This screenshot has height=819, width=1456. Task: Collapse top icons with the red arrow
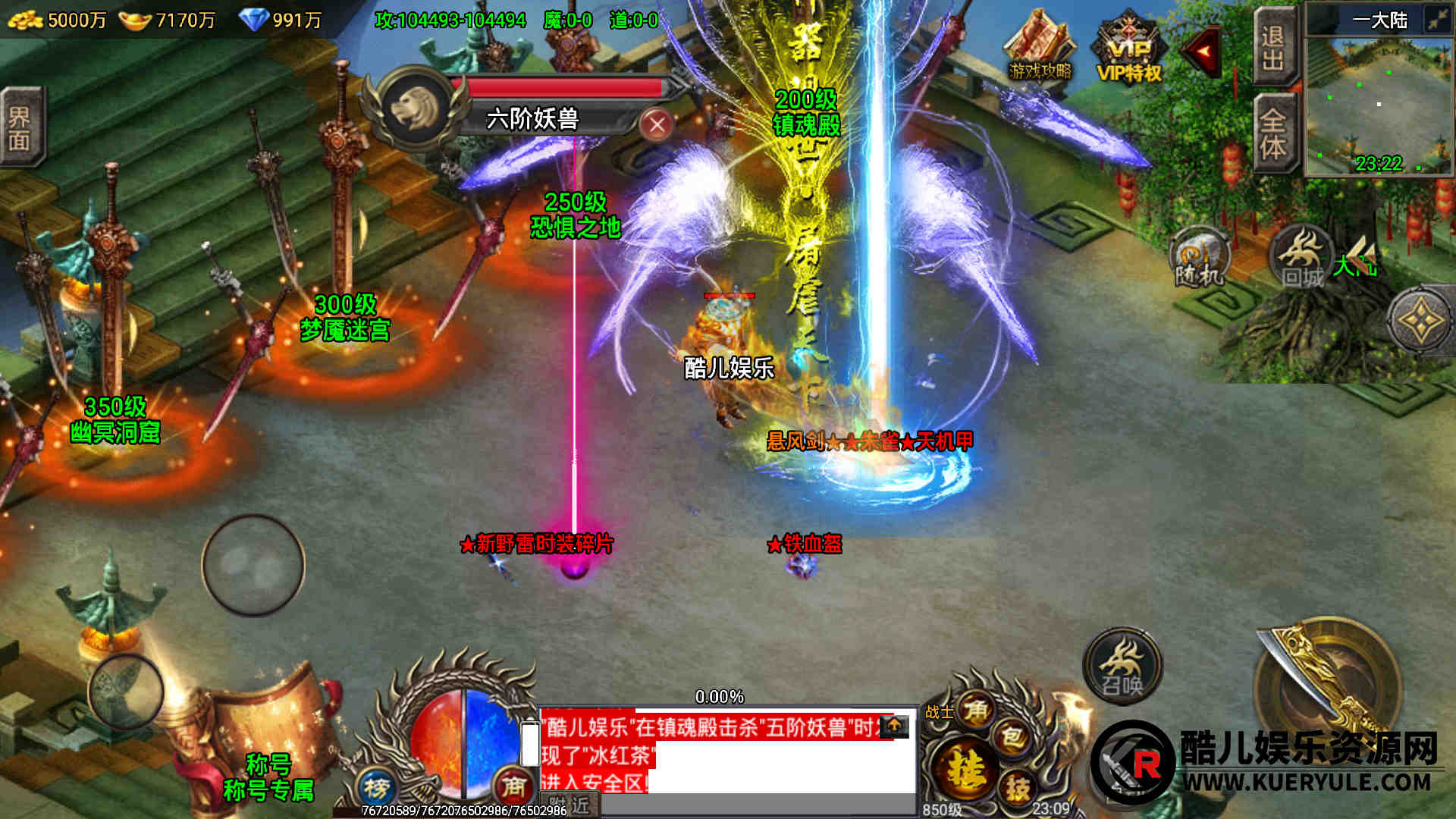point(1202,51)
